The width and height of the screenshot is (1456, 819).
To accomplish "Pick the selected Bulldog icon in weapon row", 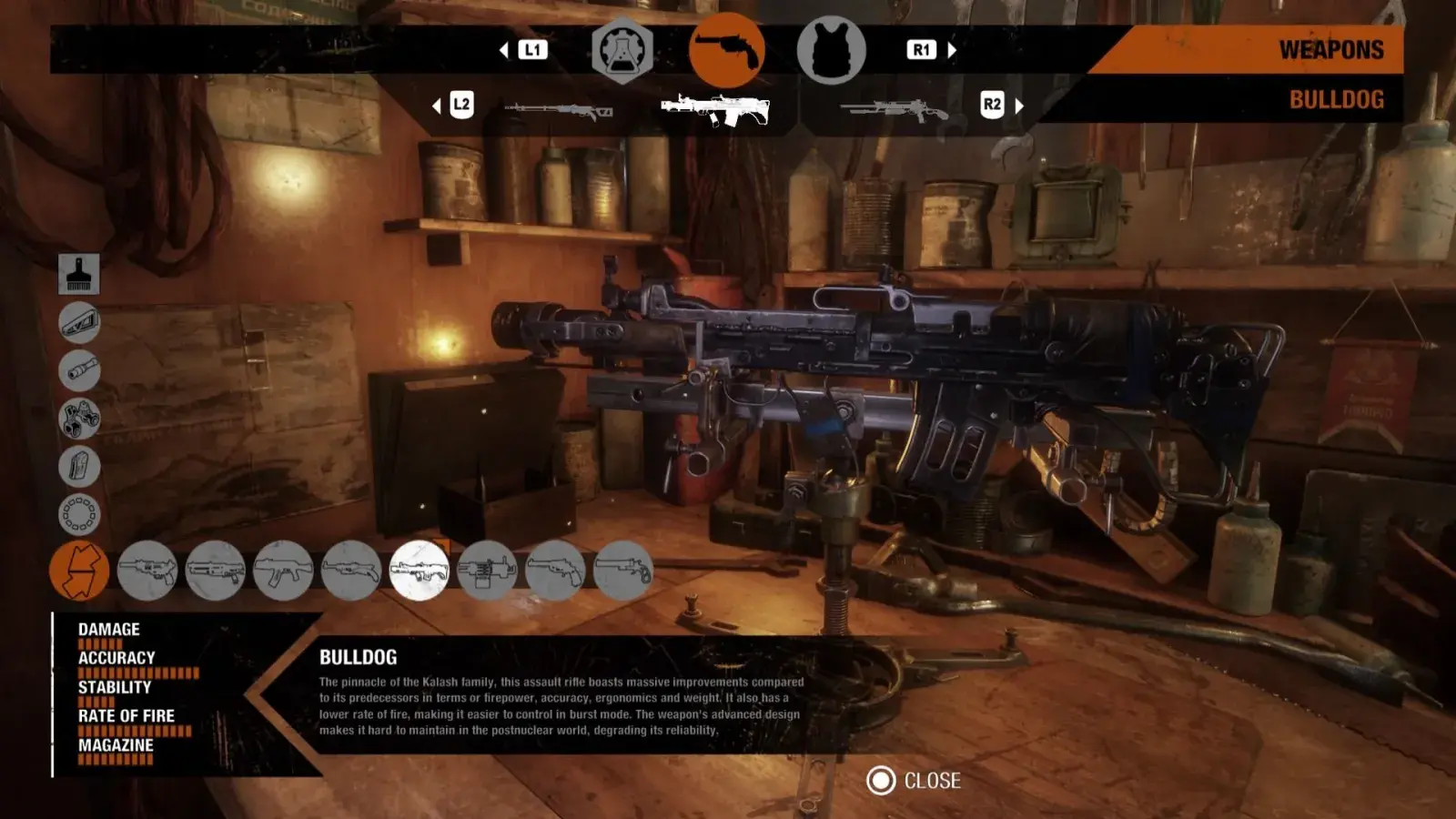I will [419, 571].
